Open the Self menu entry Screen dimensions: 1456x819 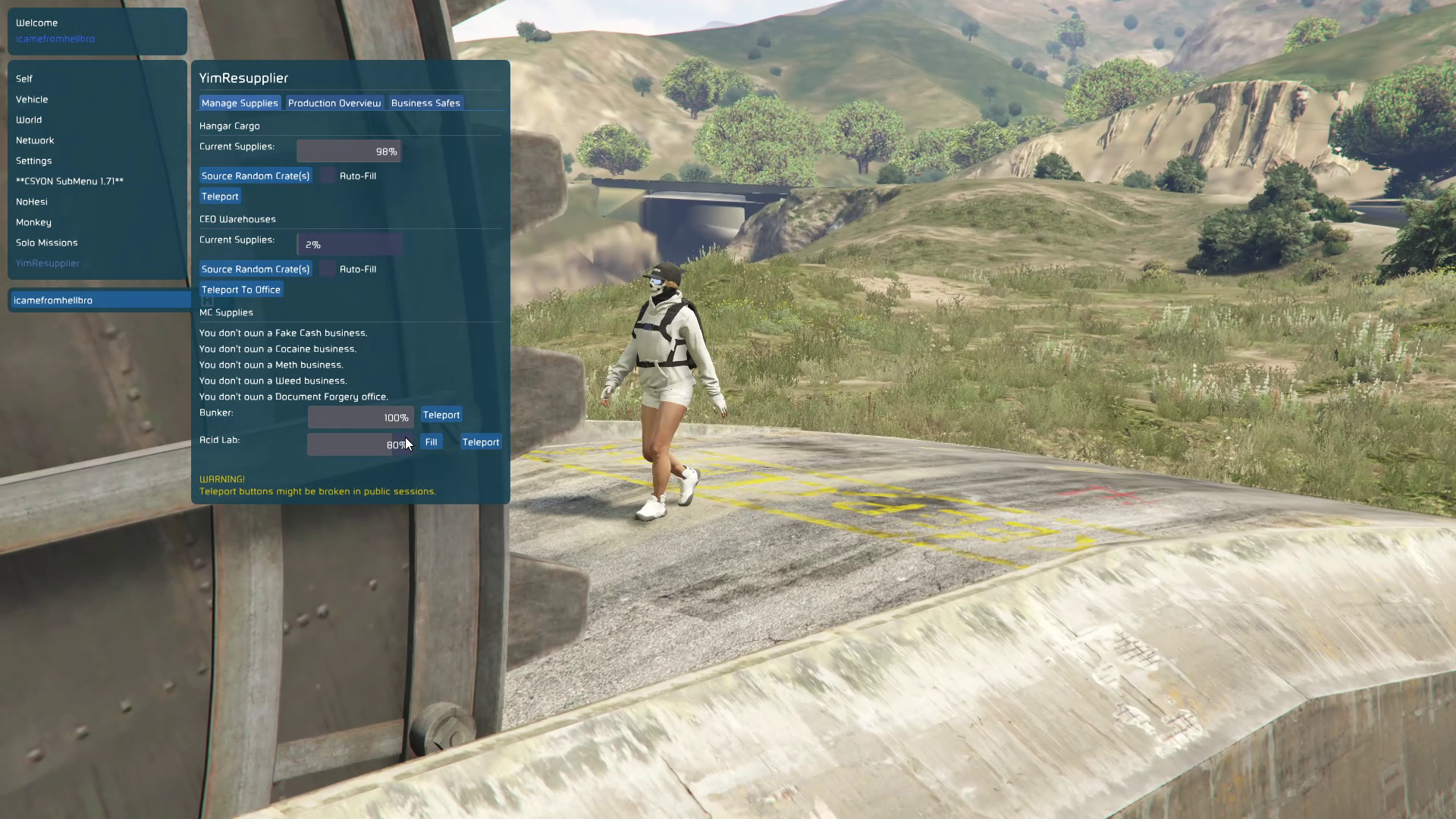pyautogui.click(x=24, y=79)
